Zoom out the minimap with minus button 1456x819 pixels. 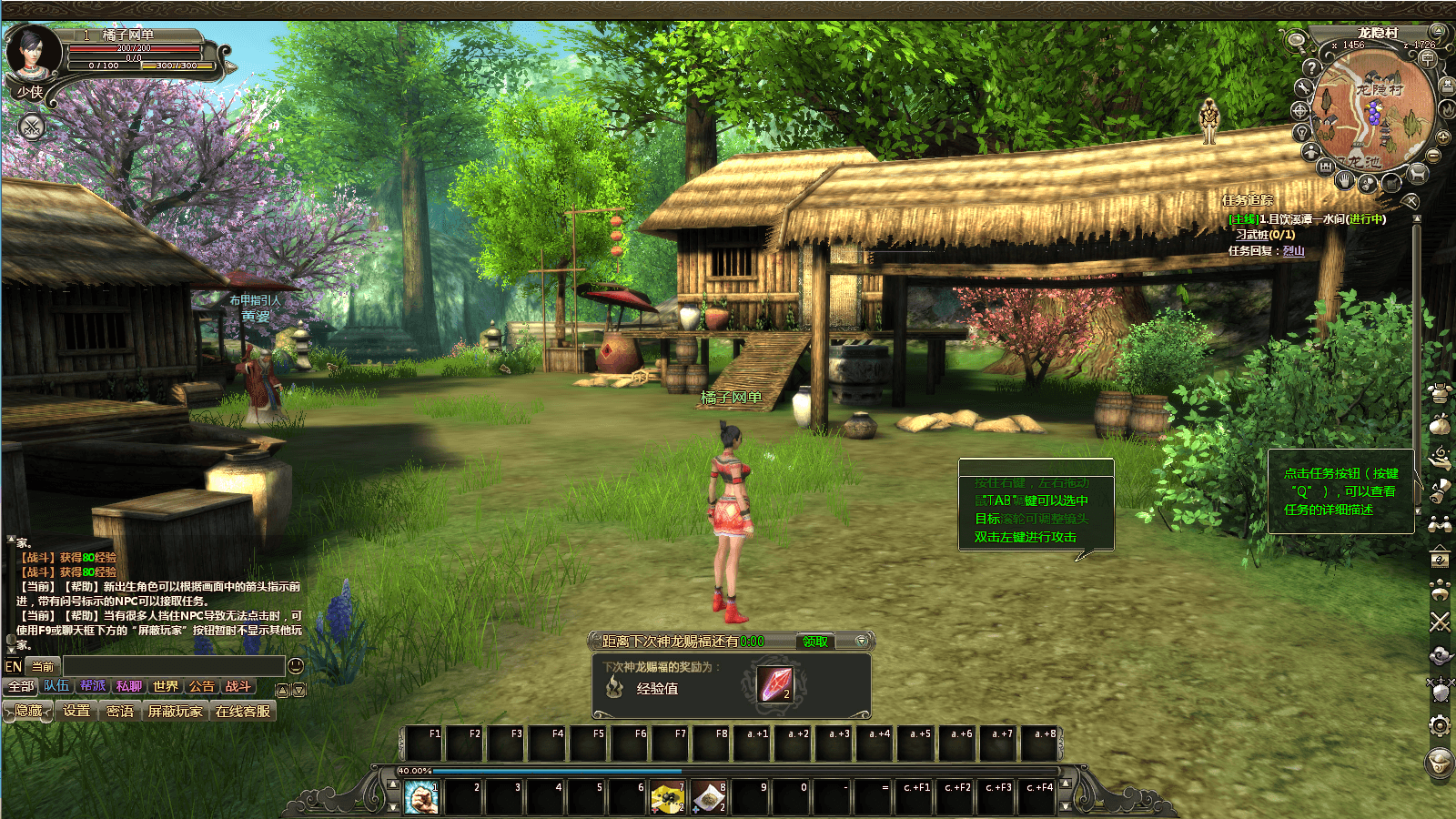point(1433,156)
